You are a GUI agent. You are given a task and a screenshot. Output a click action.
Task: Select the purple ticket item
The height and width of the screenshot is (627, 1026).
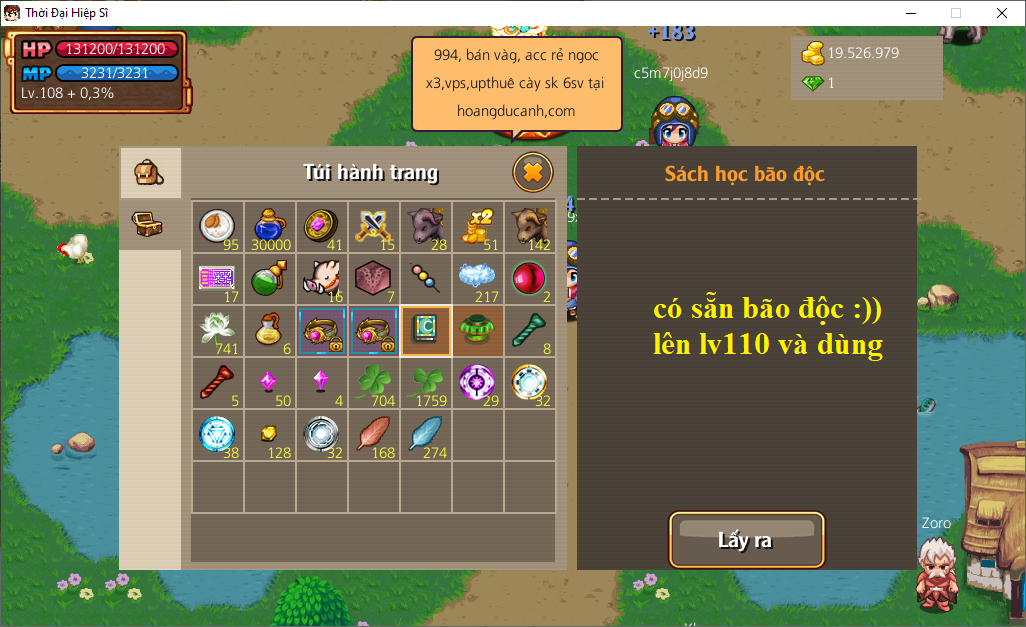pyautogui.click(x=217, y=278)
